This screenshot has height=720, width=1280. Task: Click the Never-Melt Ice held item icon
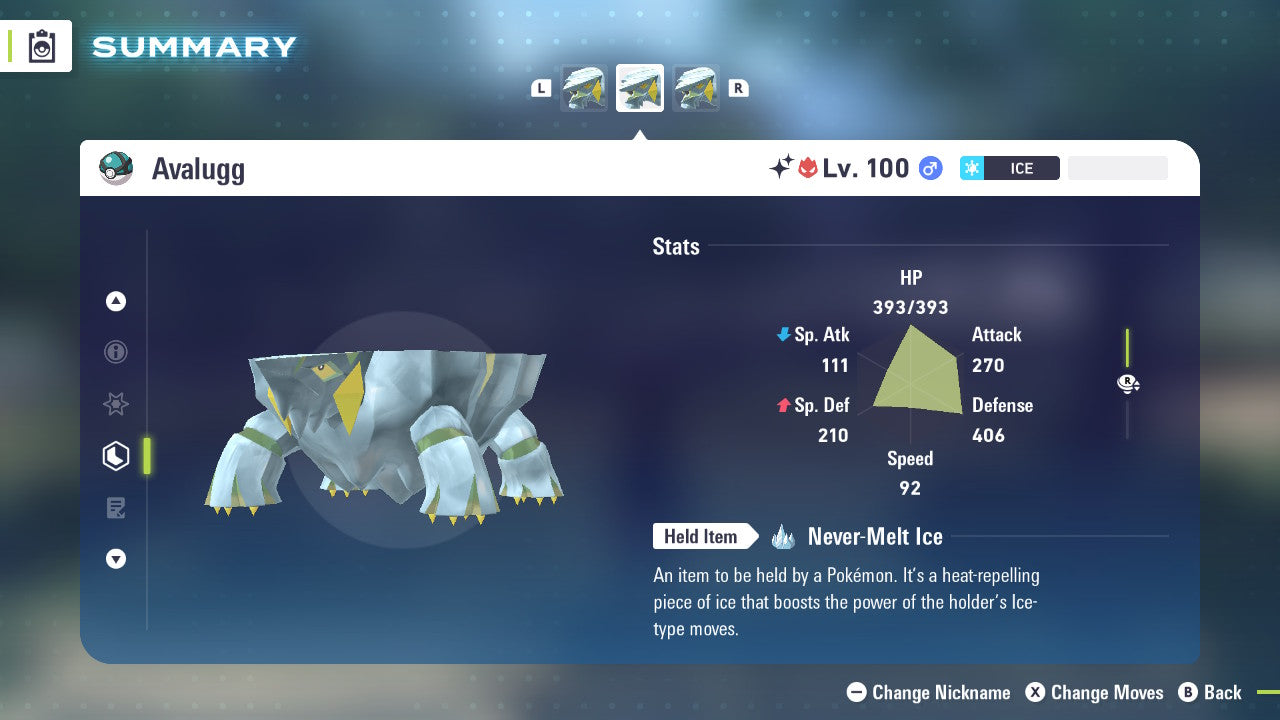pos(785,536)
